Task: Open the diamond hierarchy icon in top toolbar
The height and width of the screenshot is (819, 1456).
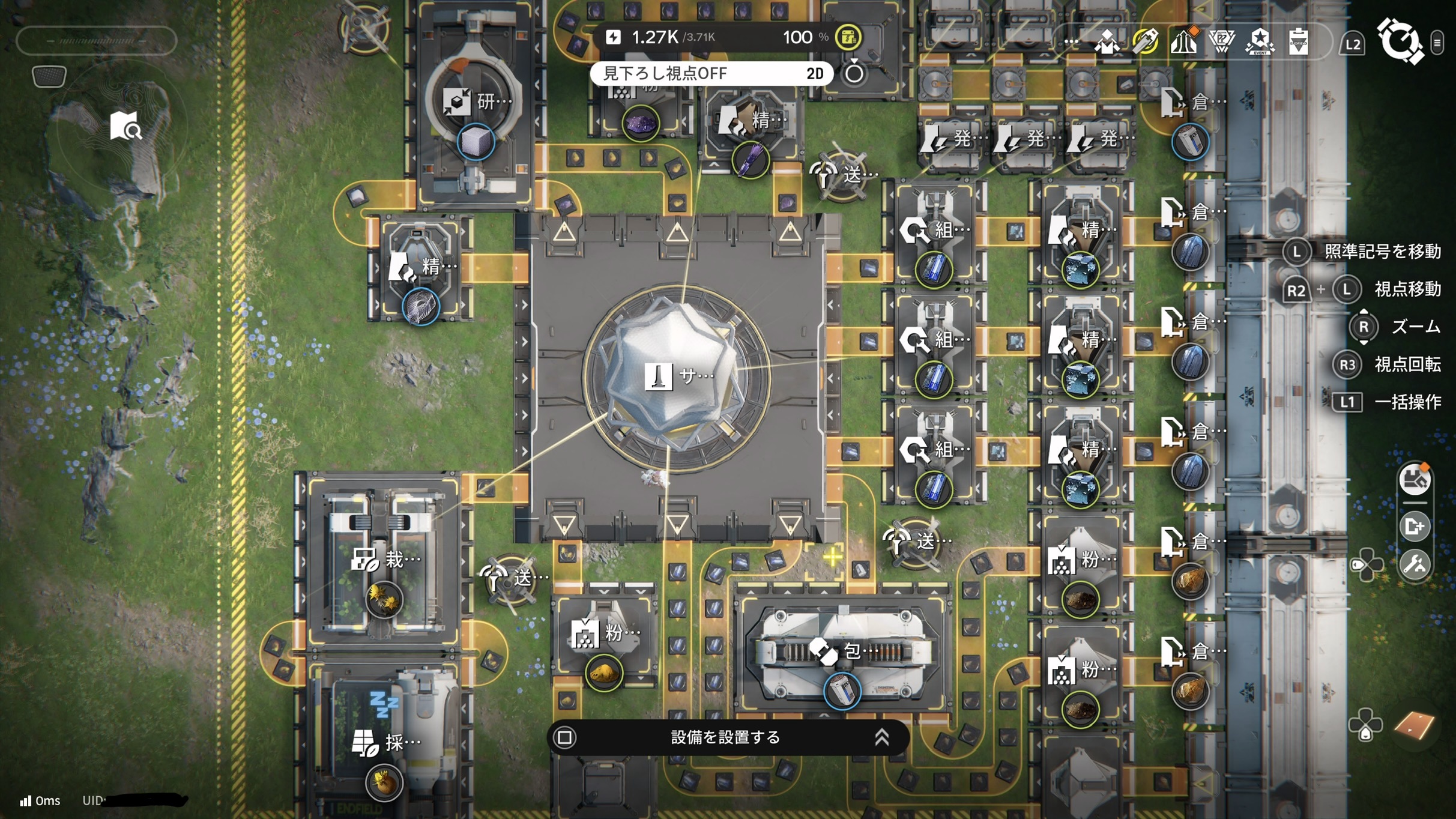Action: [x=1107, y=42]
